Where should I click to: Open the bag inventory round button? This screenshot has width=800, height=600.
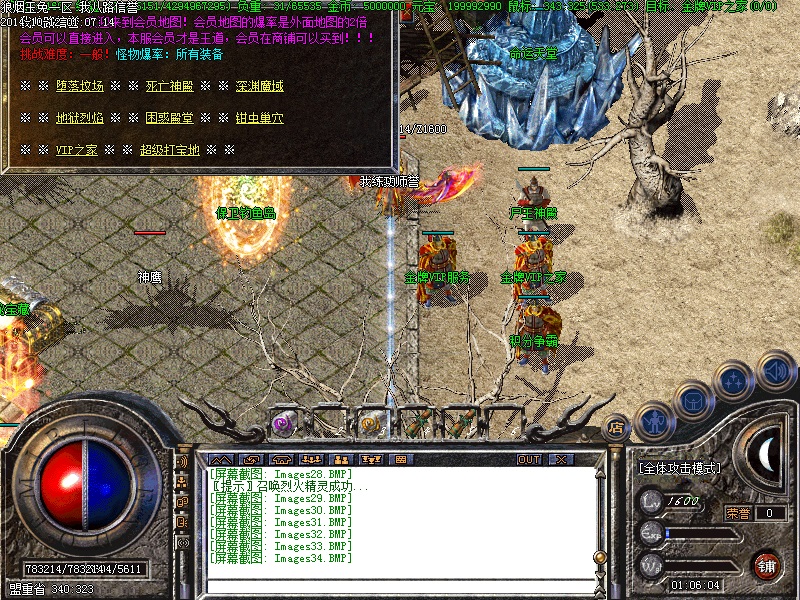[694, 400]
